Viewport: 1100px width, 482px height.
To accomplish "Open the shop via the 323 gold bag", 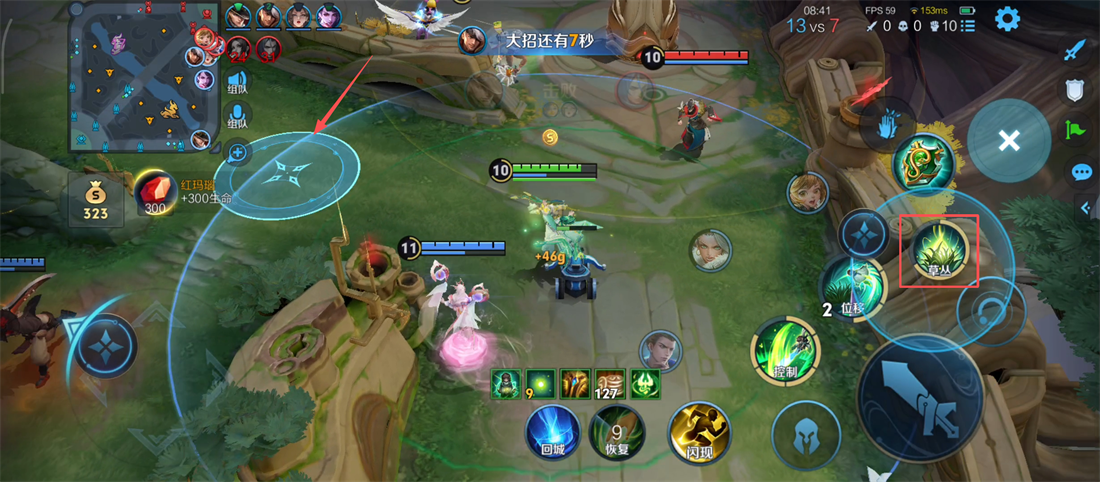I will [x=96, y=200].
